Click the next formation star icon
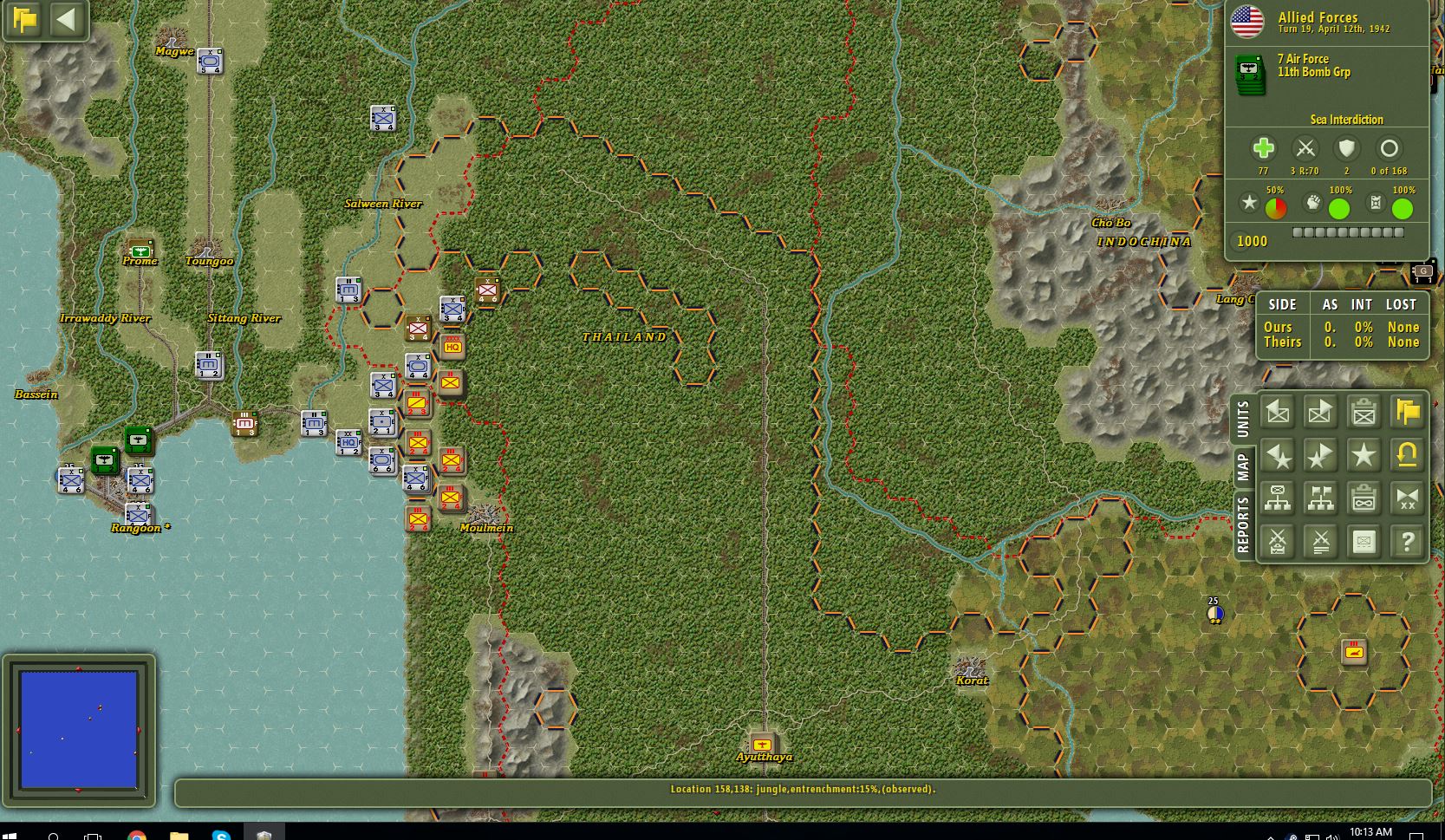1445x840 pixels. pos(1320,455)
